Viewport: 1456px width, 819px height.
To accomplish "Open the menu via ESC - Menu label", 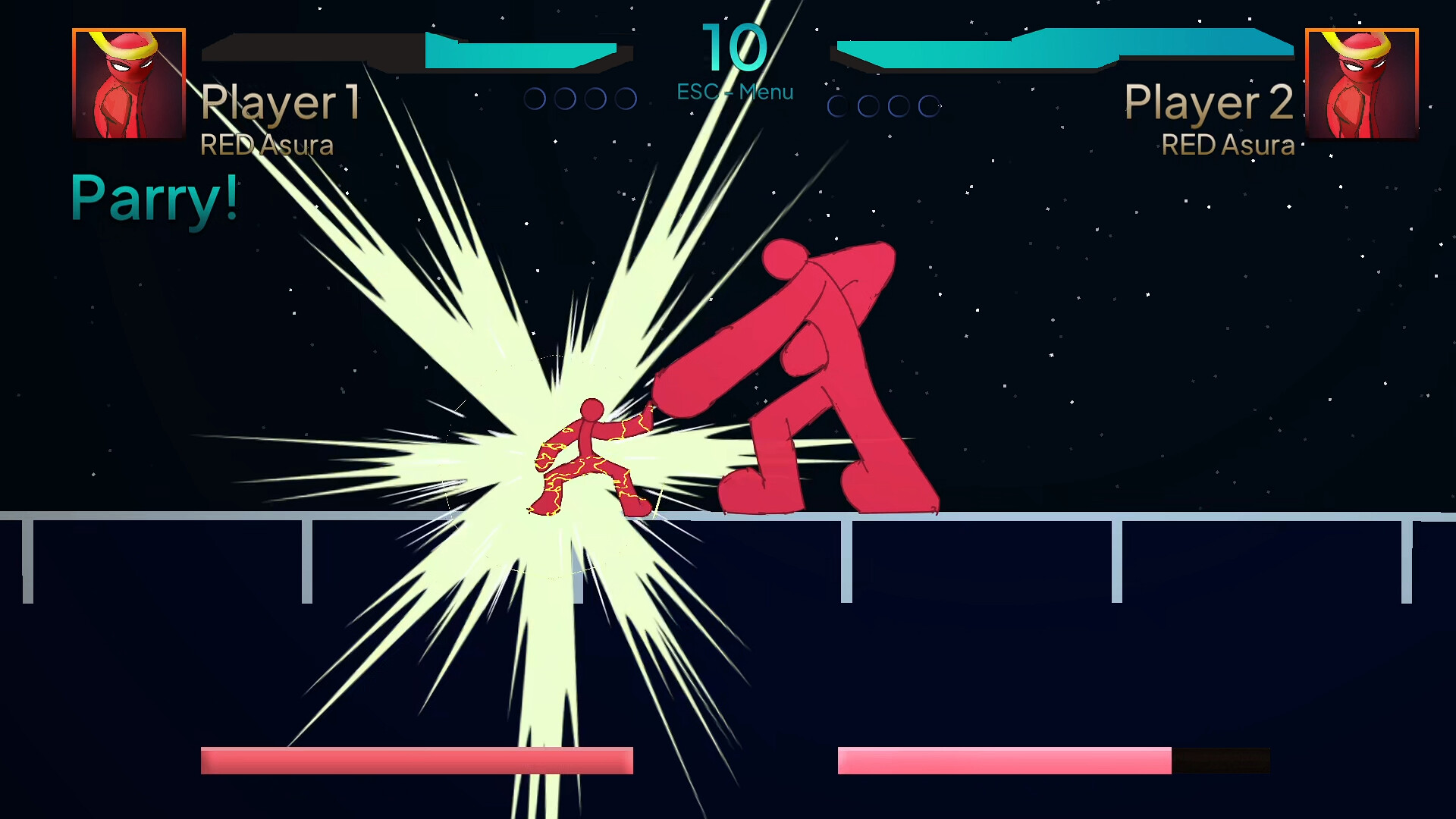I will pos(734,92).
